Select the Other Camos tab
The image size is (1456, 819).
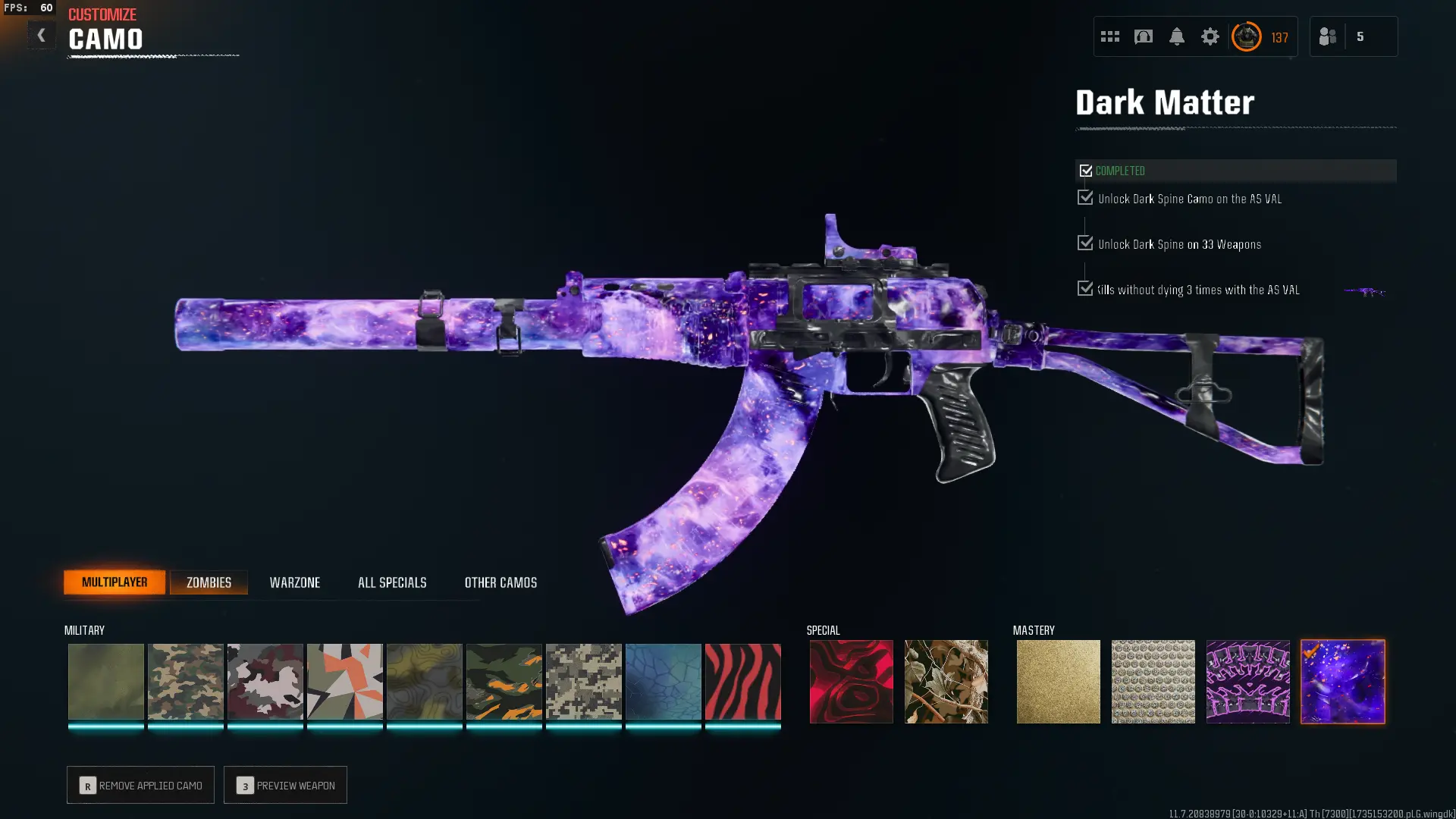point(500,582)
